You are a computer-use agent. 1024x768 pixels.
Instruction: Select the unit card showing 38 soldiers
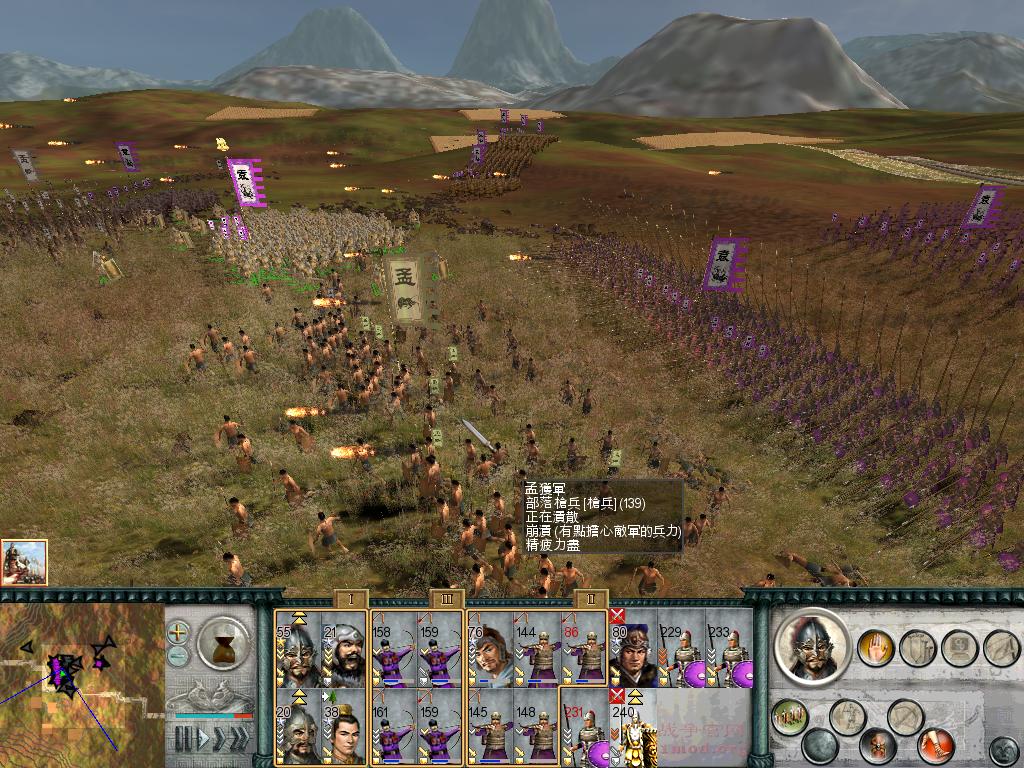342,726
